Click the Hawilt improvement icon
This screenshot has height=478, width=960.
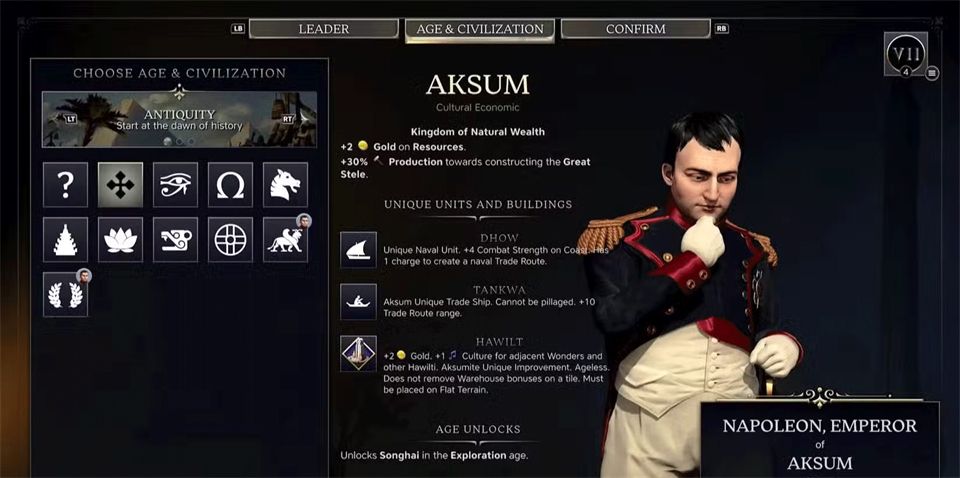tap(358, 353)
